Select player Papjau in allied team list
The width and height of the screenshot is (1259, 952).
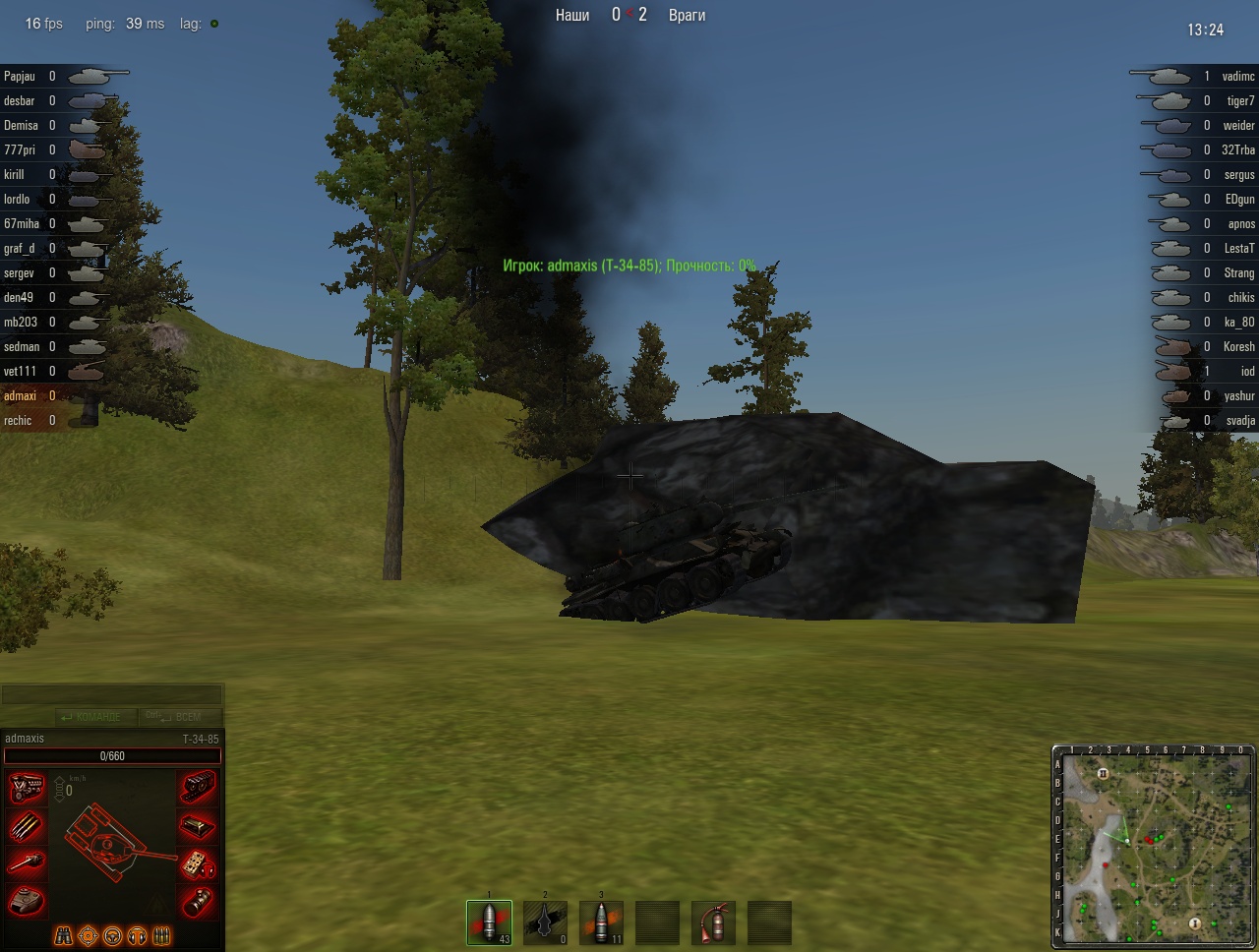[20, 76]
